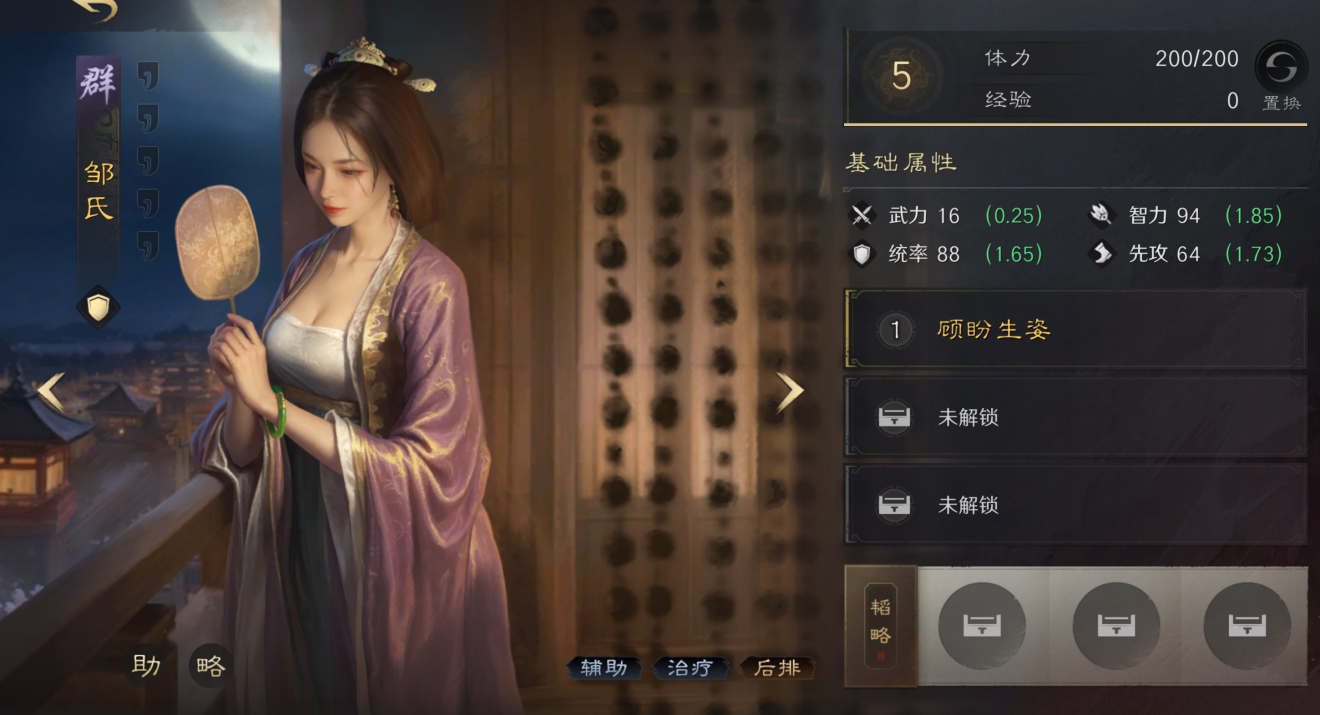This screenshot has height=715, width=1320.
Task: Open the 韬略 strategy tab
Action: coord(880,626)
